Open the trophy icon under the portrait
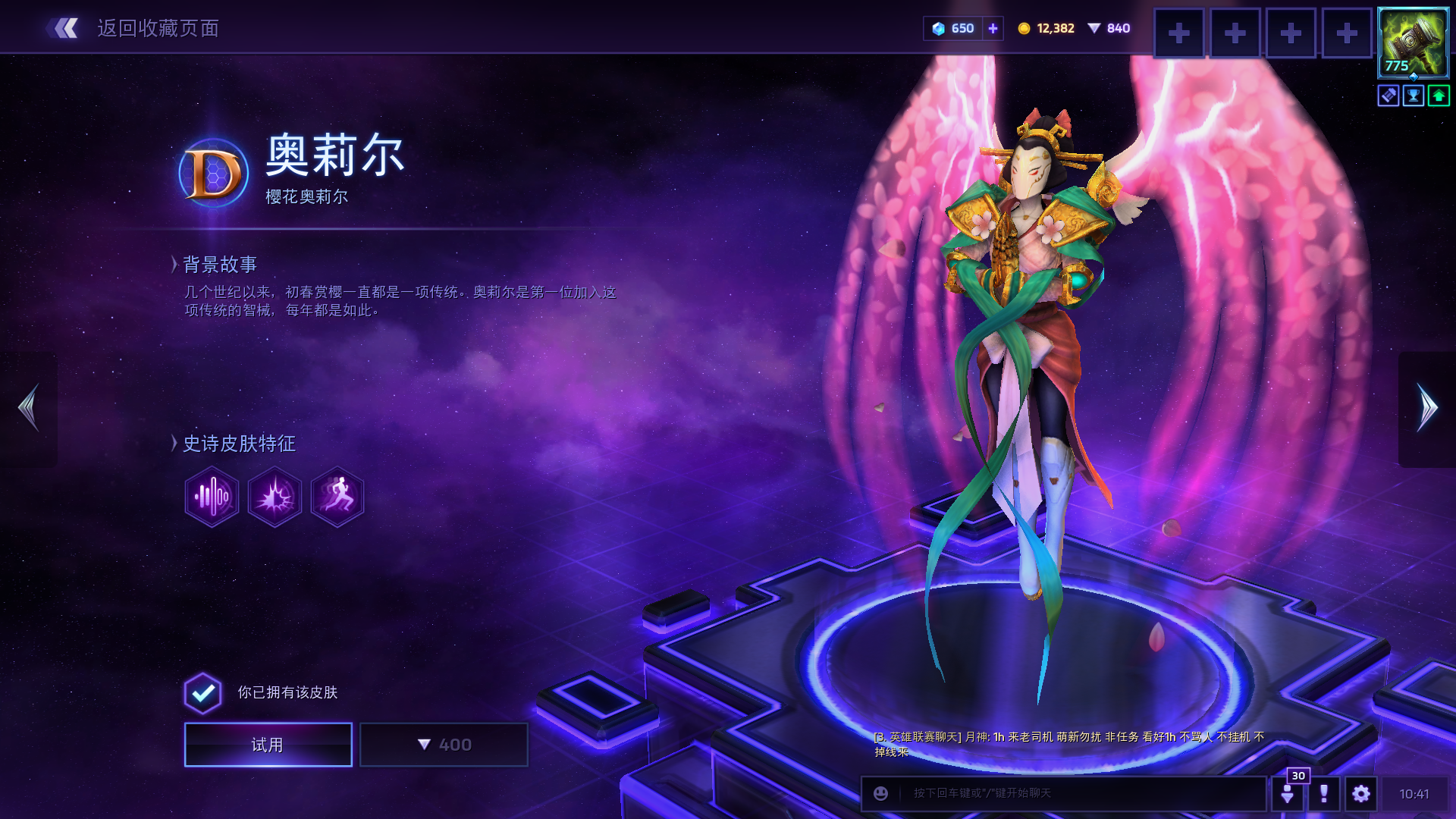Image resolution: width=1456 pixels, height=819 pixels. tap(1414, 96)
